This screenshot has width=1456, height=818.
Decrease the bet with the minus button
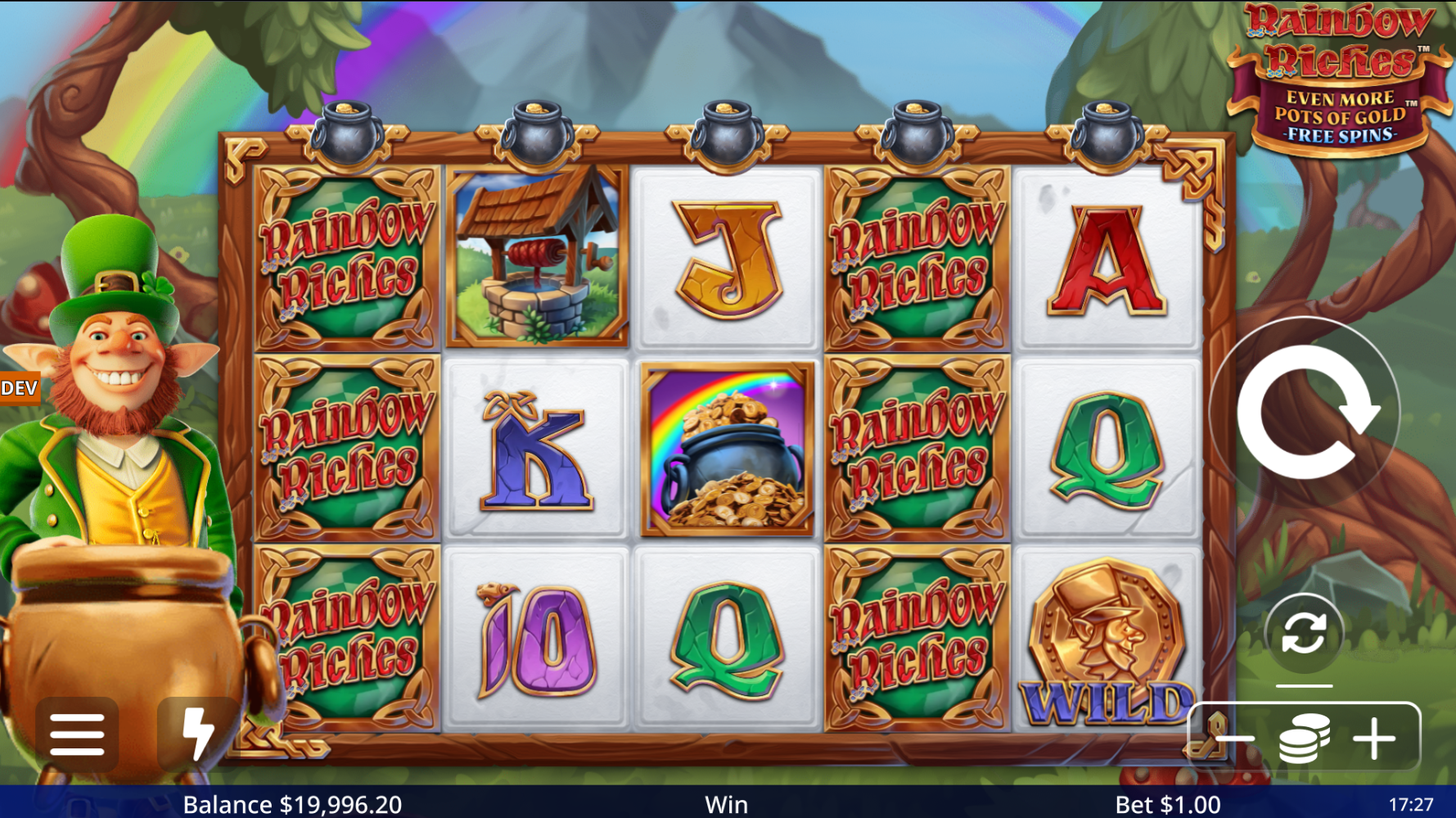(1235, 739)
